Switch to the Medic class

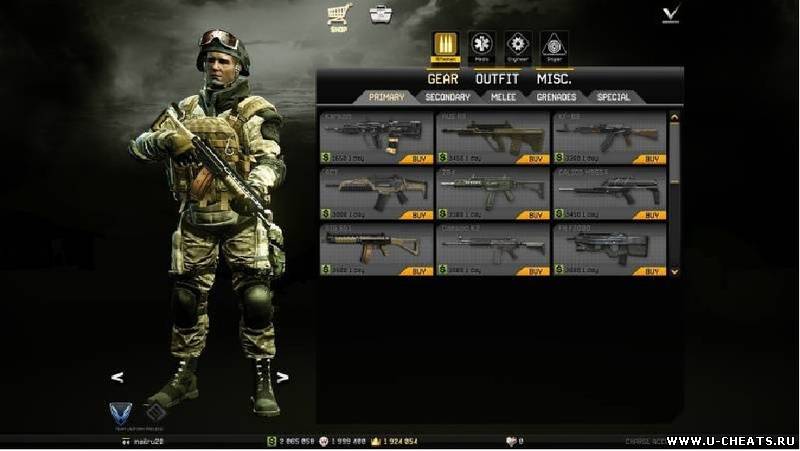(482, 45)
